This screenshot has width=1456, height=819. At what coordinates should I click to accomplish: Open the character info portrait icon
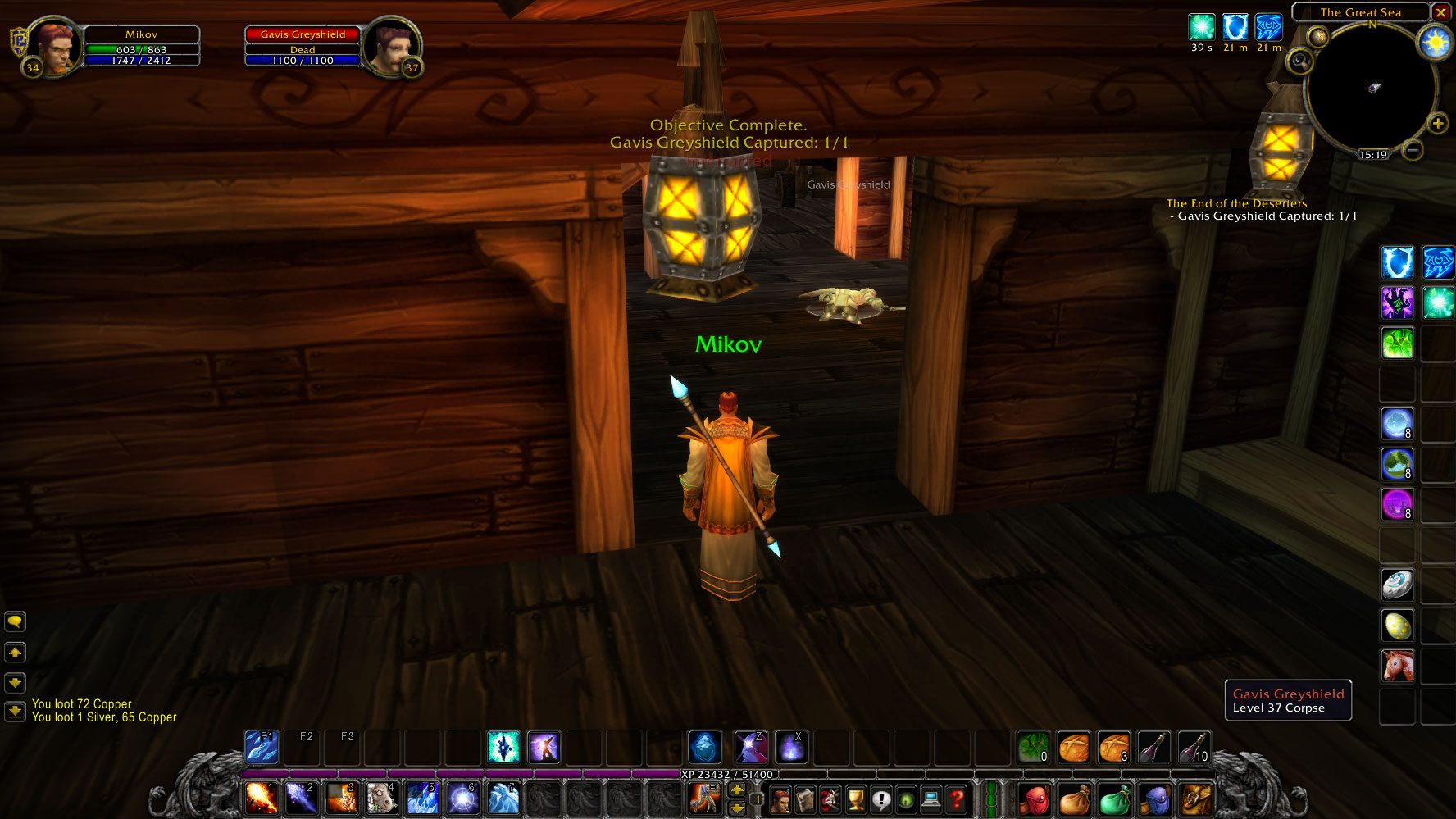781,798
